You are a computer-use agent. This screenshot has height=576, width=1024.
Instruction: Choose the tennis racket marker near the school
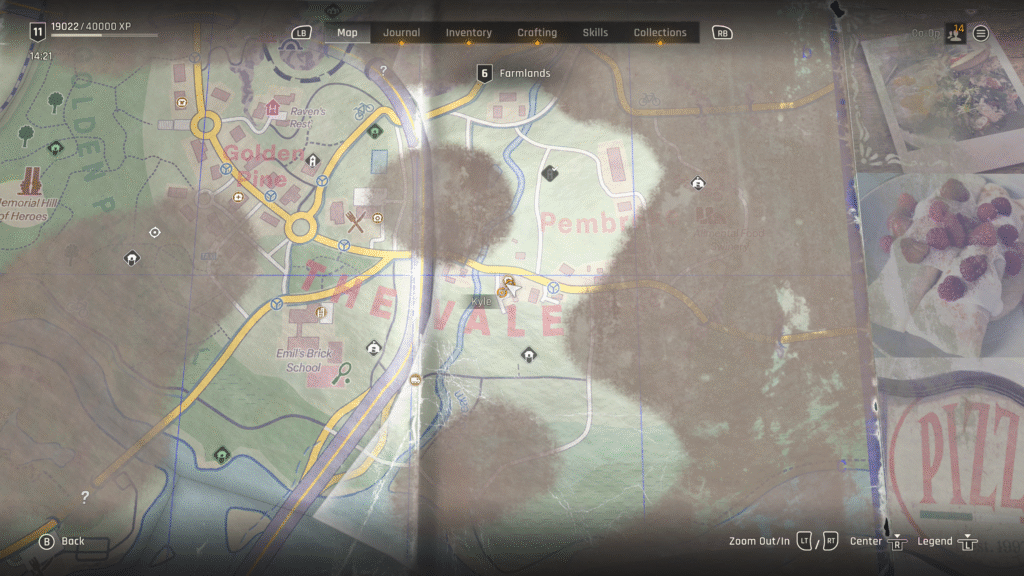pyautogui.click(x=343, y=373)
